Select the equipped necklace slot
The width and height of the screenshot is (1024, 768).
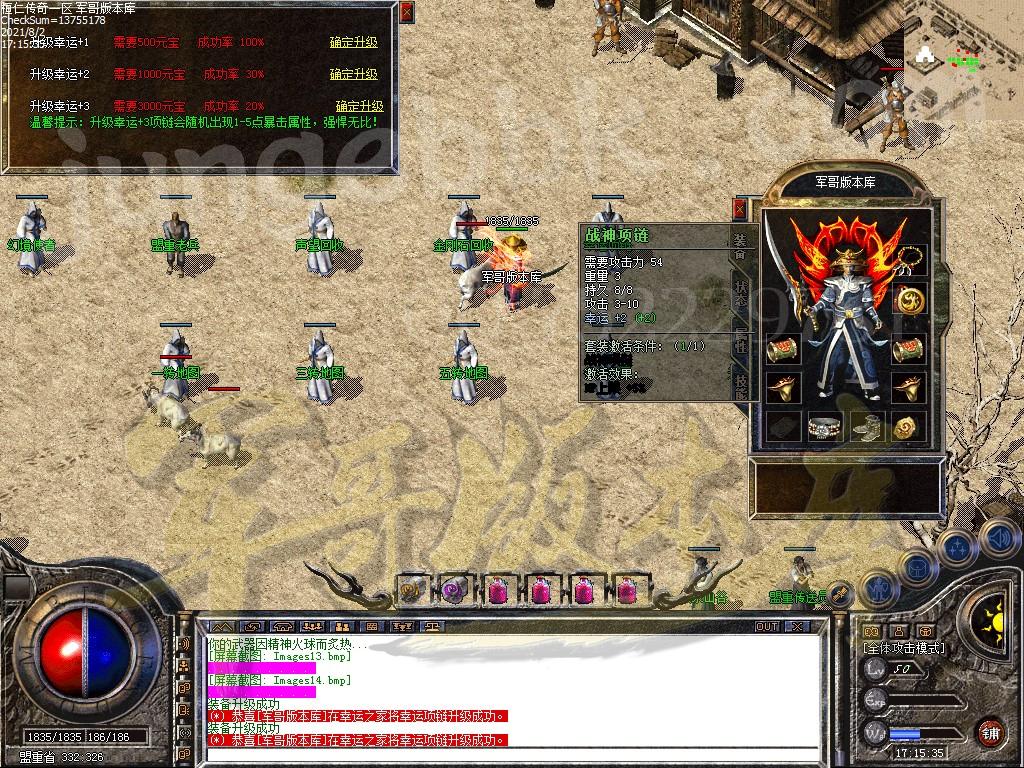click(x=910, y=260)
